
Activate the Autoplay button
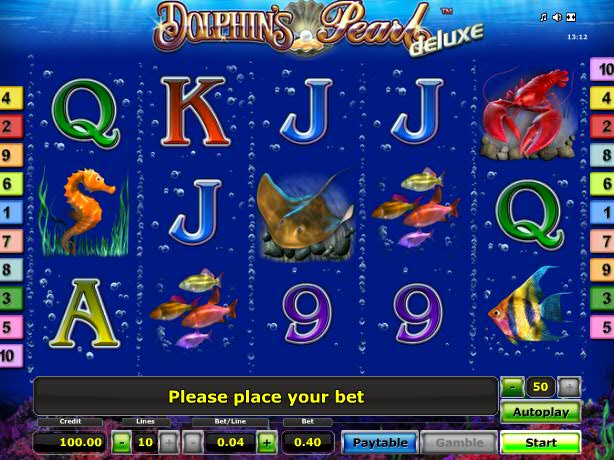pyautogui.click(x=540, y=412)
